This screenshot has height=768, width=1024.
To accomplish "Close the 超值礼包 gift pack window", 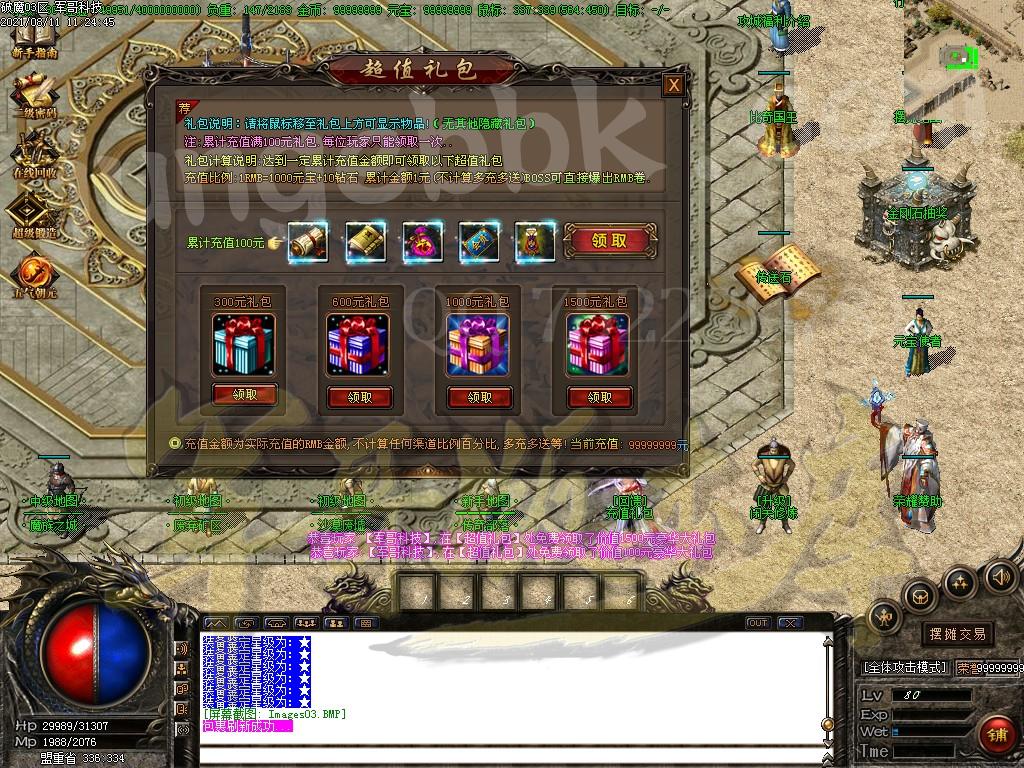I will tap(674, 85).
